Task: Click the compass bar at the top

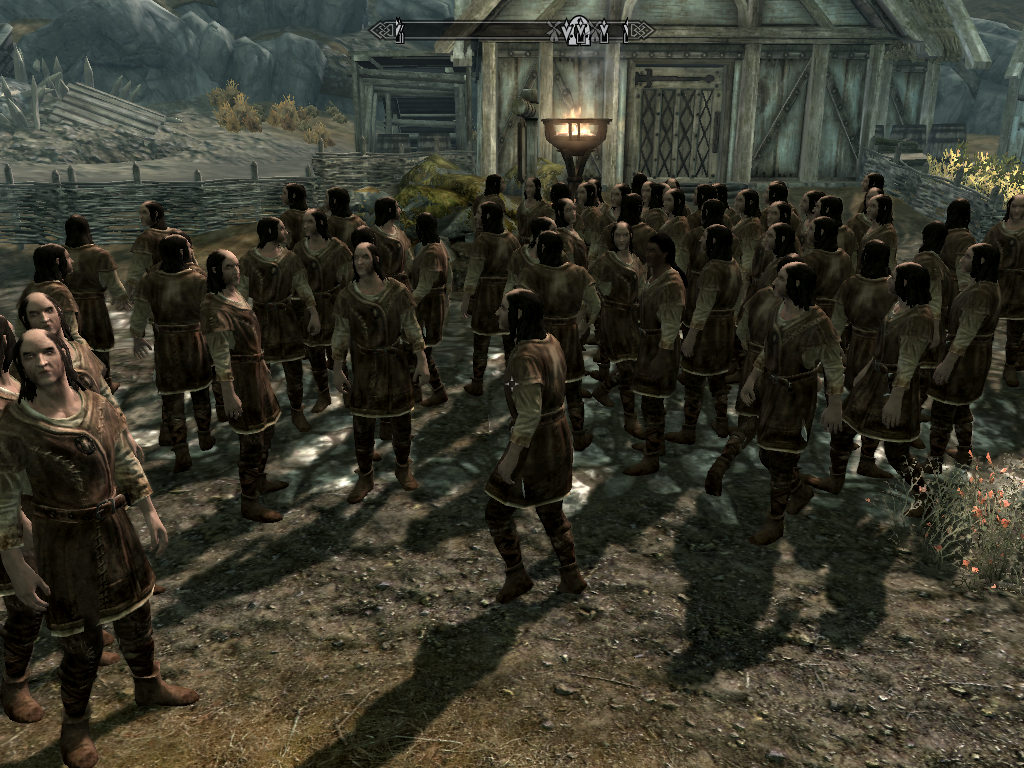Action: (511, 30)
